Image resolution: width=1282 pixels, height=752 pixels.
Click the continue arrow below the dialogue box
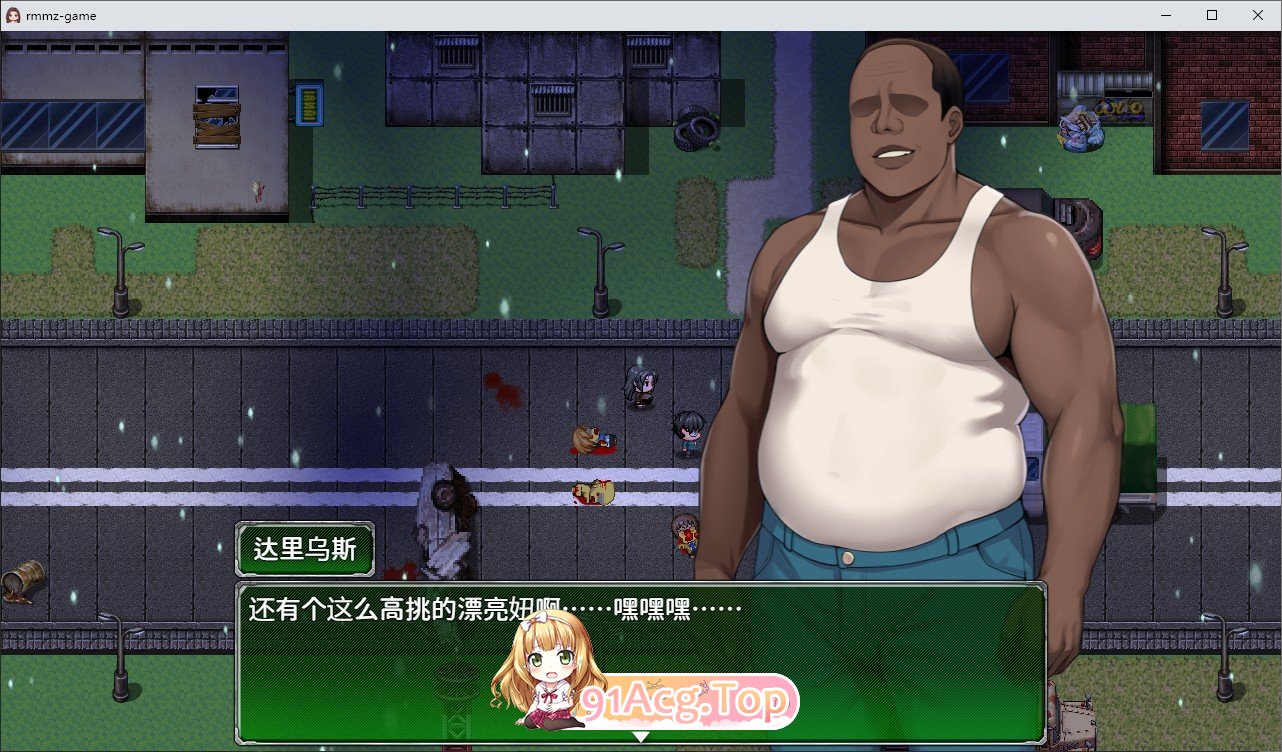[641, 738]
